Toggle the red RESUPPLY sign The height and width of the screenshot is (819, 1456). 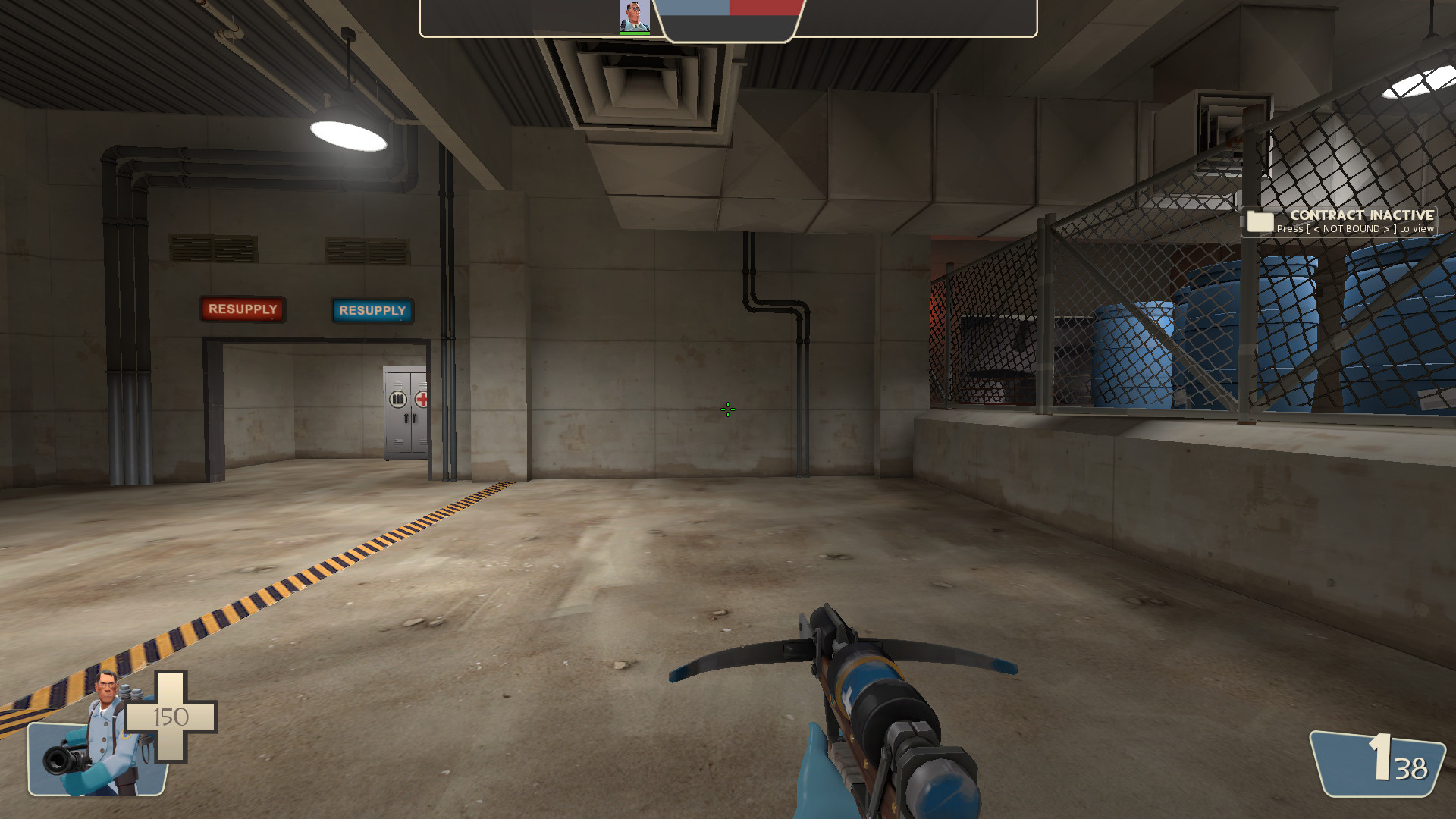coord(243,309)
